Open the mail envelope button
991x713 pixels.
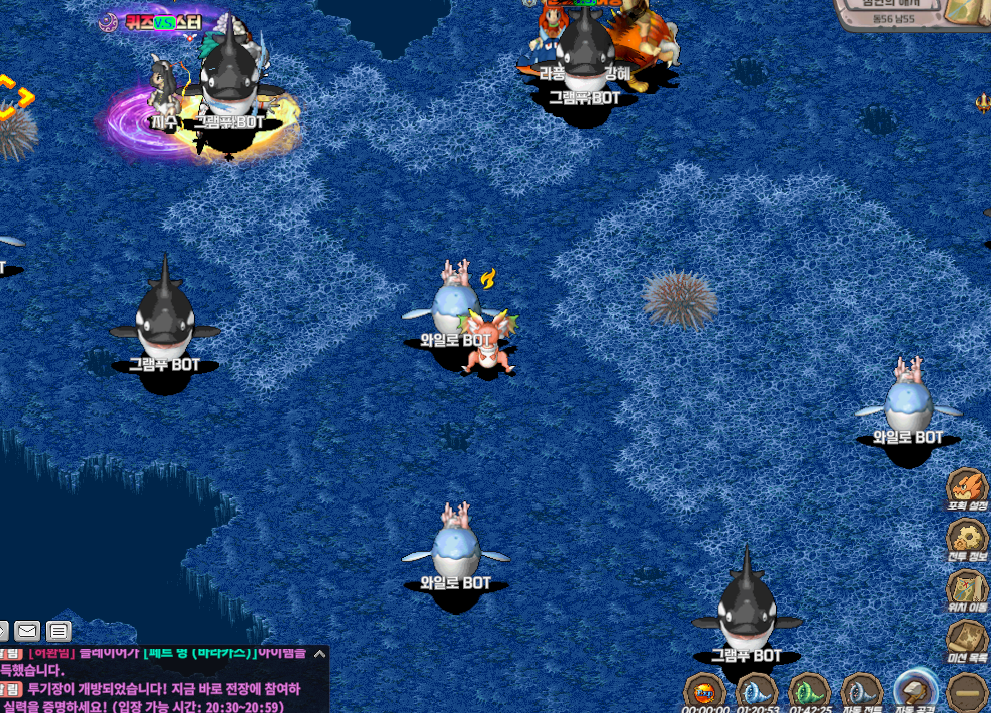pos(27,631)
